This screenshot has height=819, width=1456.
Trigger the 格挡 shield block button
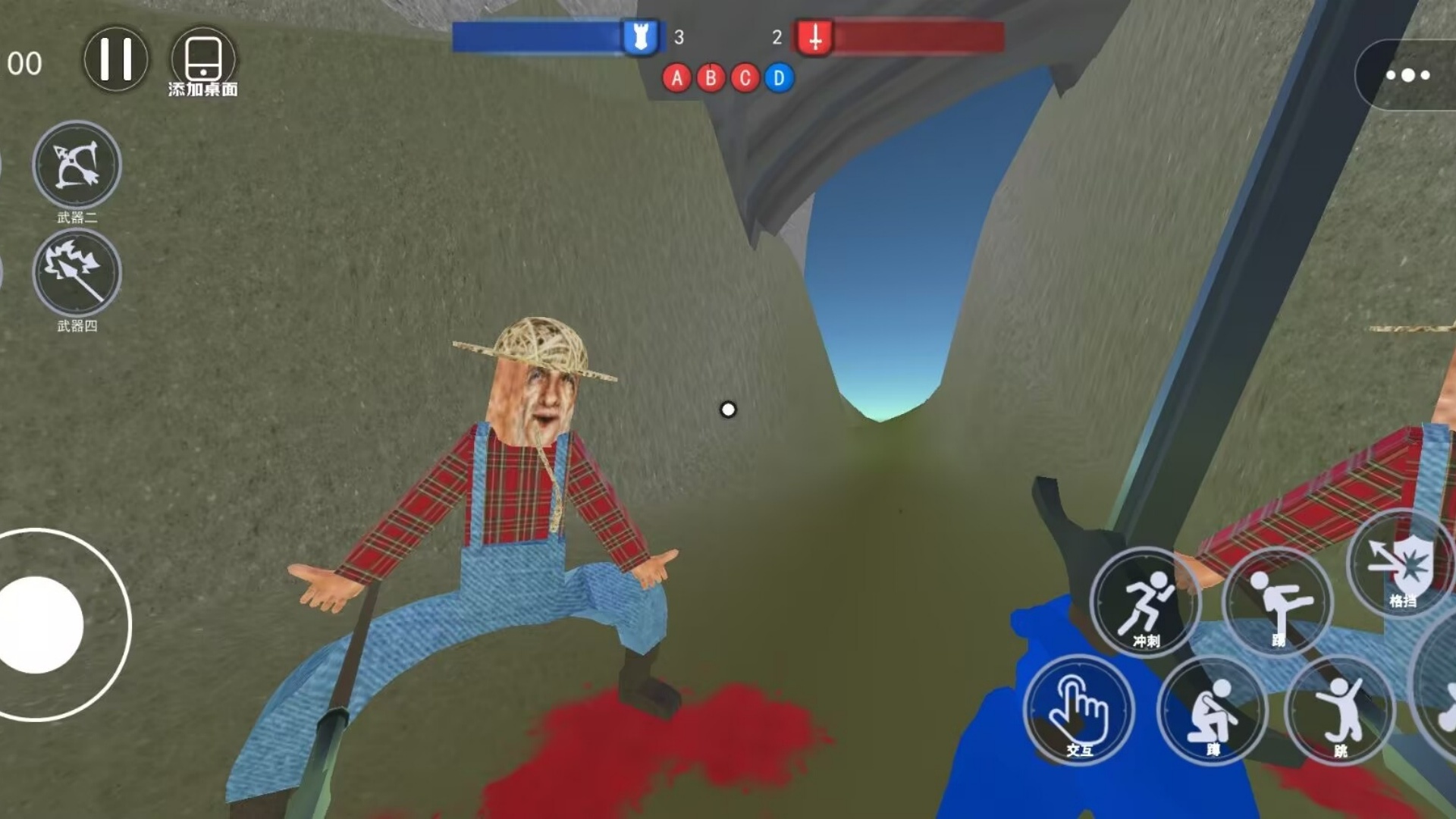[1403, 565]
